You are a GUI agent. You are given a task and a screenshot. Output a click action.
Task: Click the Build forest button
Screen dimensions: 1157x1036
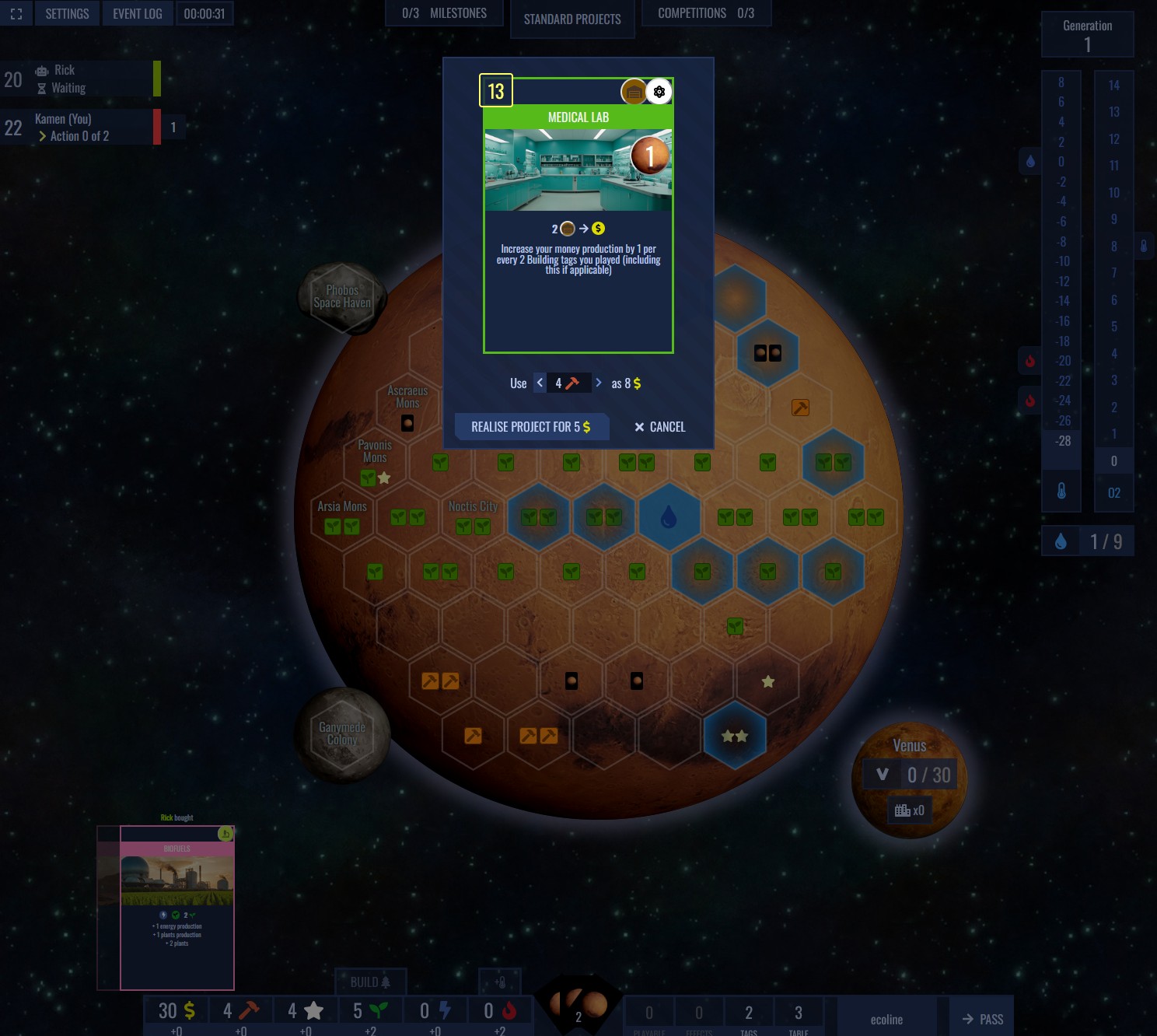point(370,982)
